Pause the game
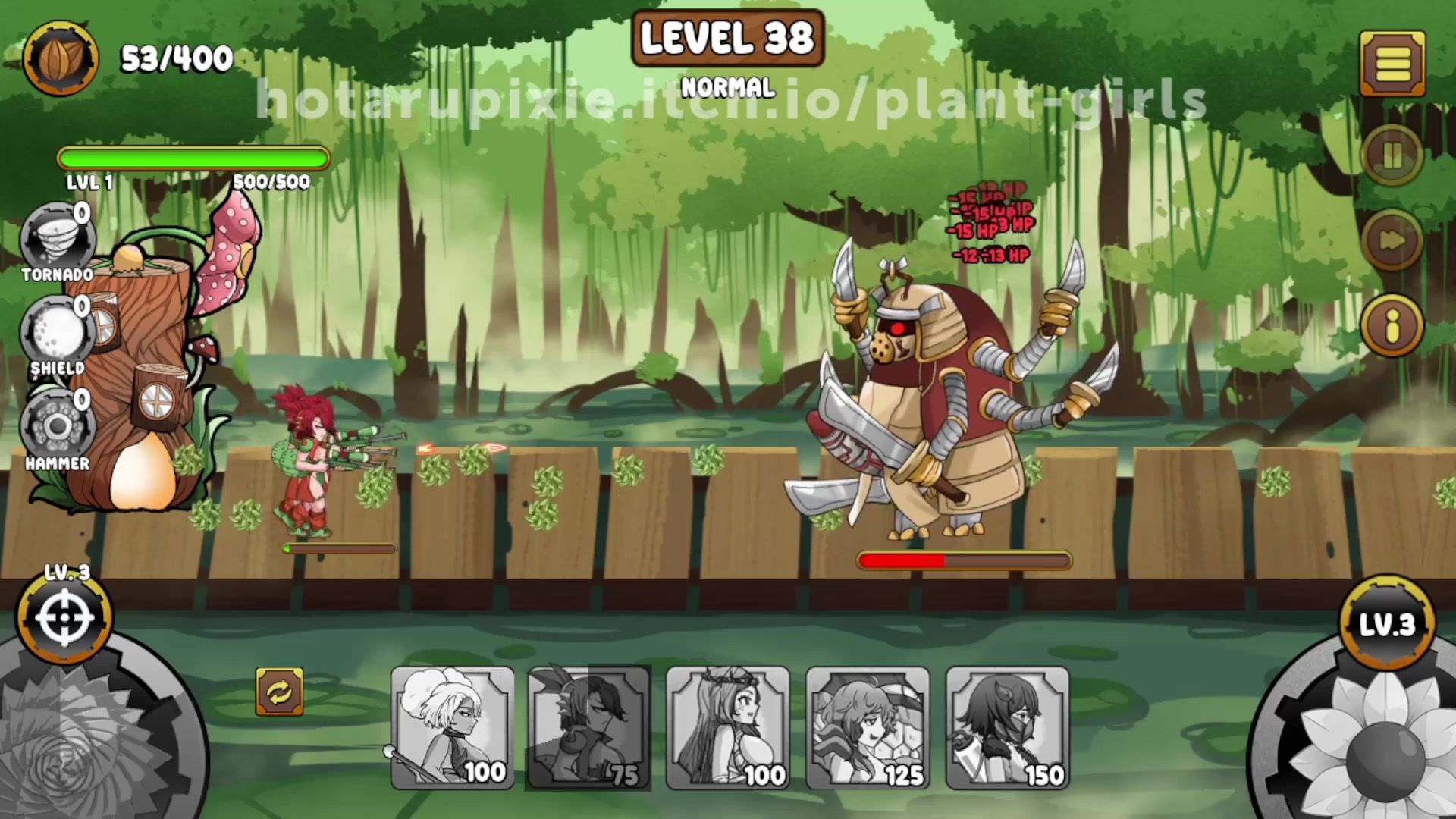The width and height of the screenshot is (1456, 819). [1392, 156]
